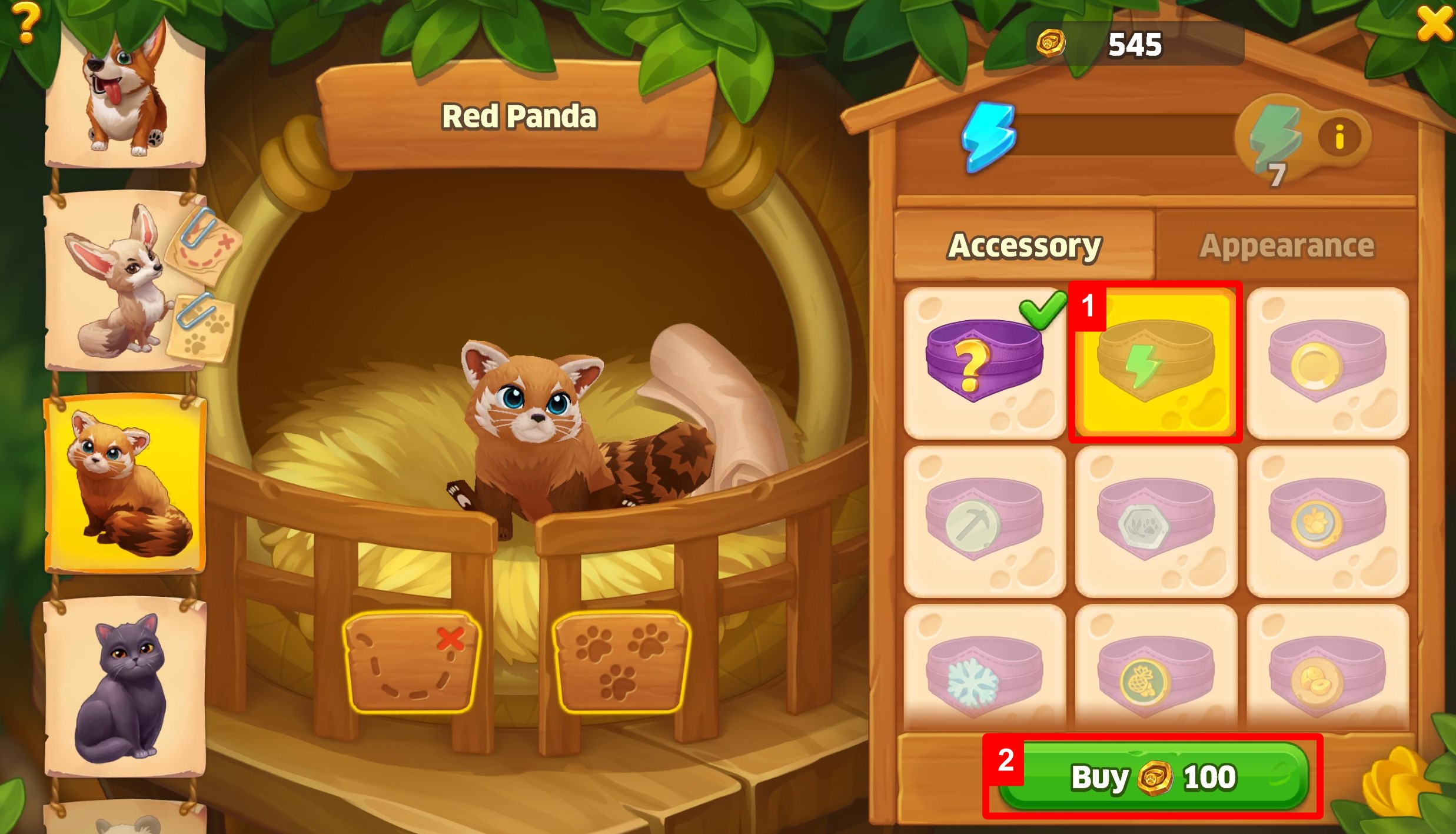This screenshot has width=1456, height=834.
Task: Choose the orange fruit coin collar
Action: [1327, 521]
